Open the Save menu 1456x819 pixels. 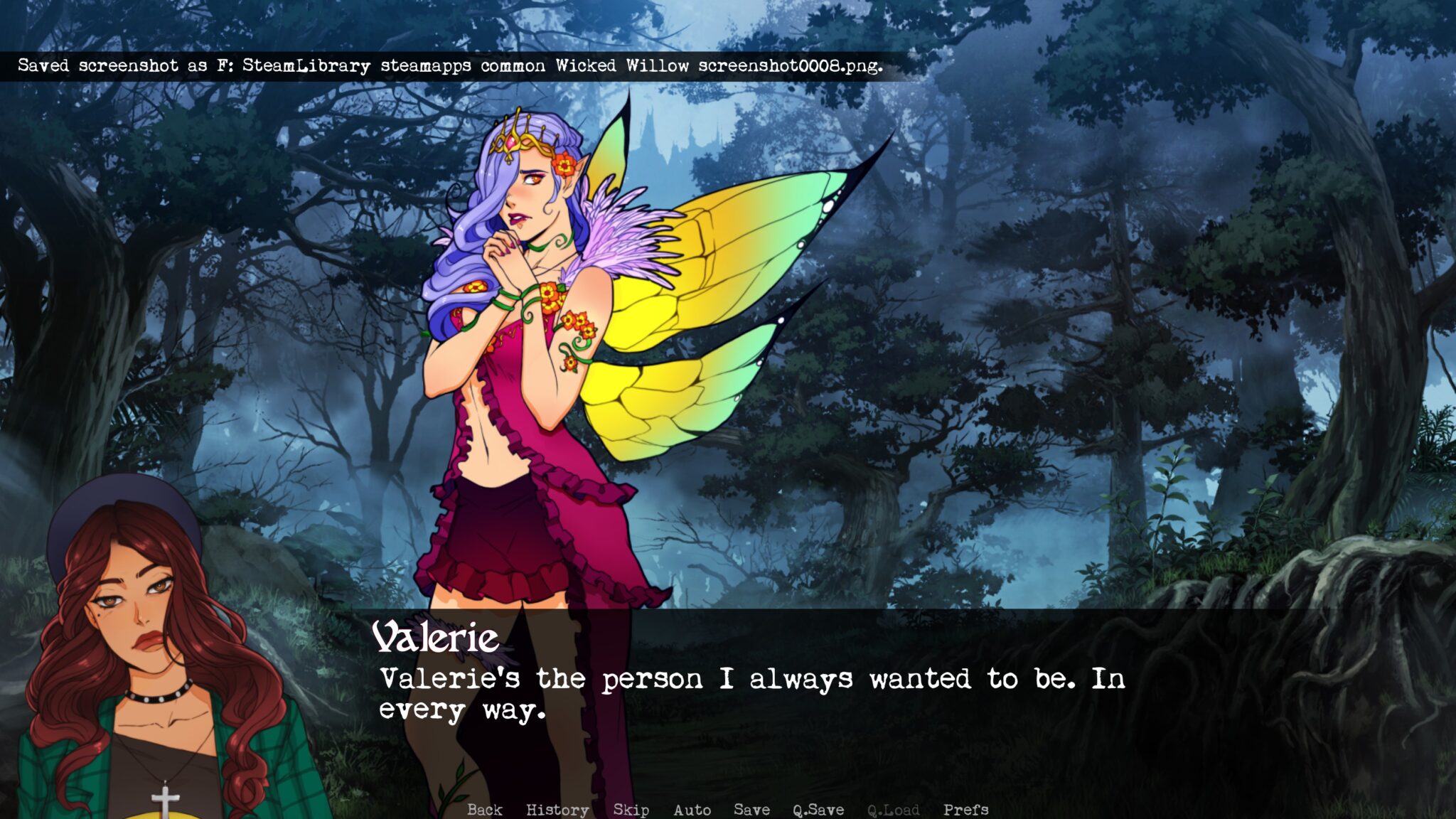751,809
